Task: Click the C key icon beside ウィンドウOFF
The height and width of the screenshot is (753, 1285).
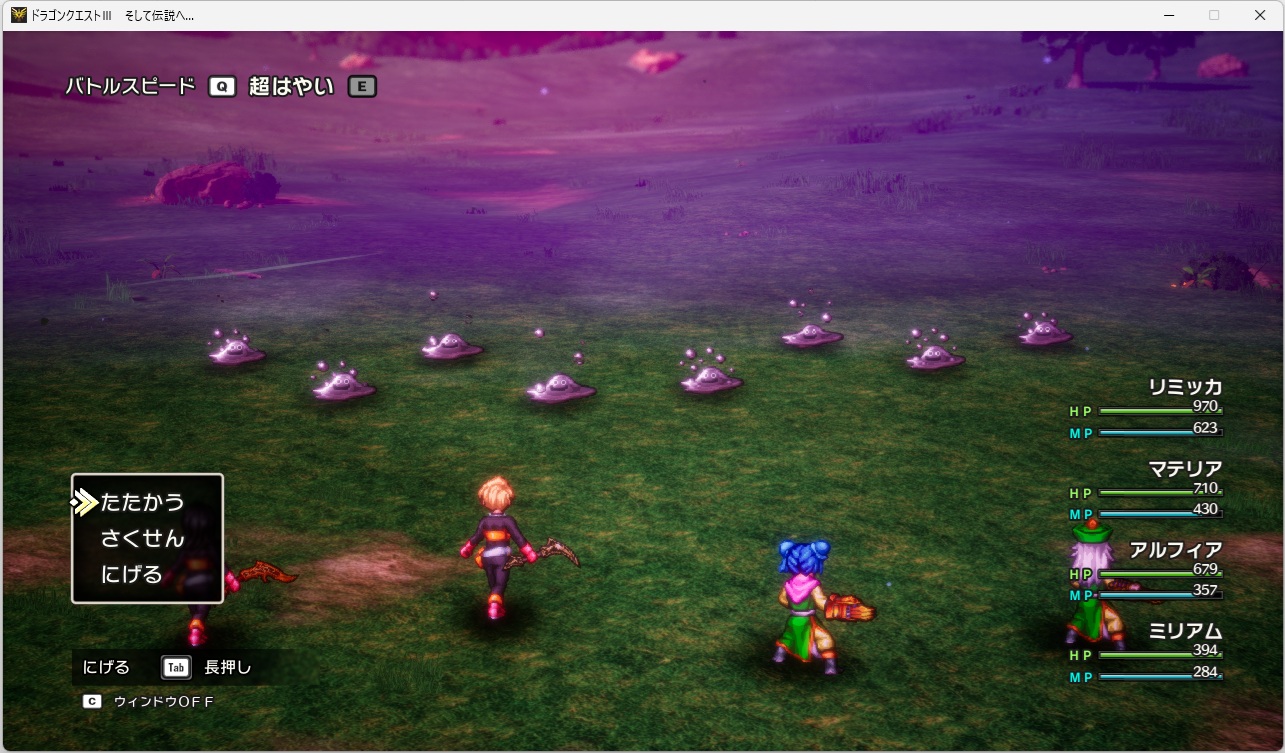Action: [x=92, y=701]
